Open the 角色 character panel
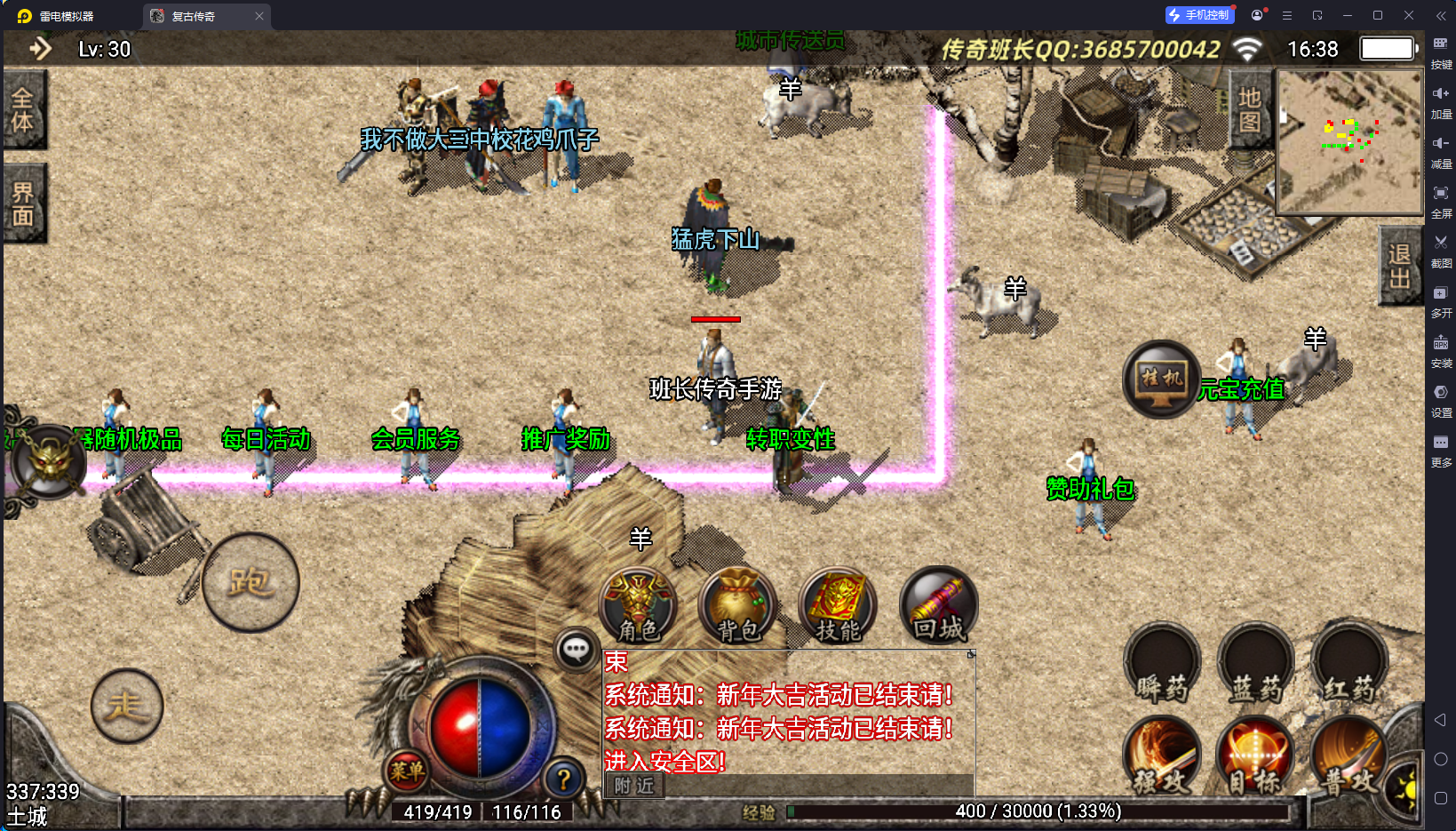The image size is (1456, 831). (639, 606)
